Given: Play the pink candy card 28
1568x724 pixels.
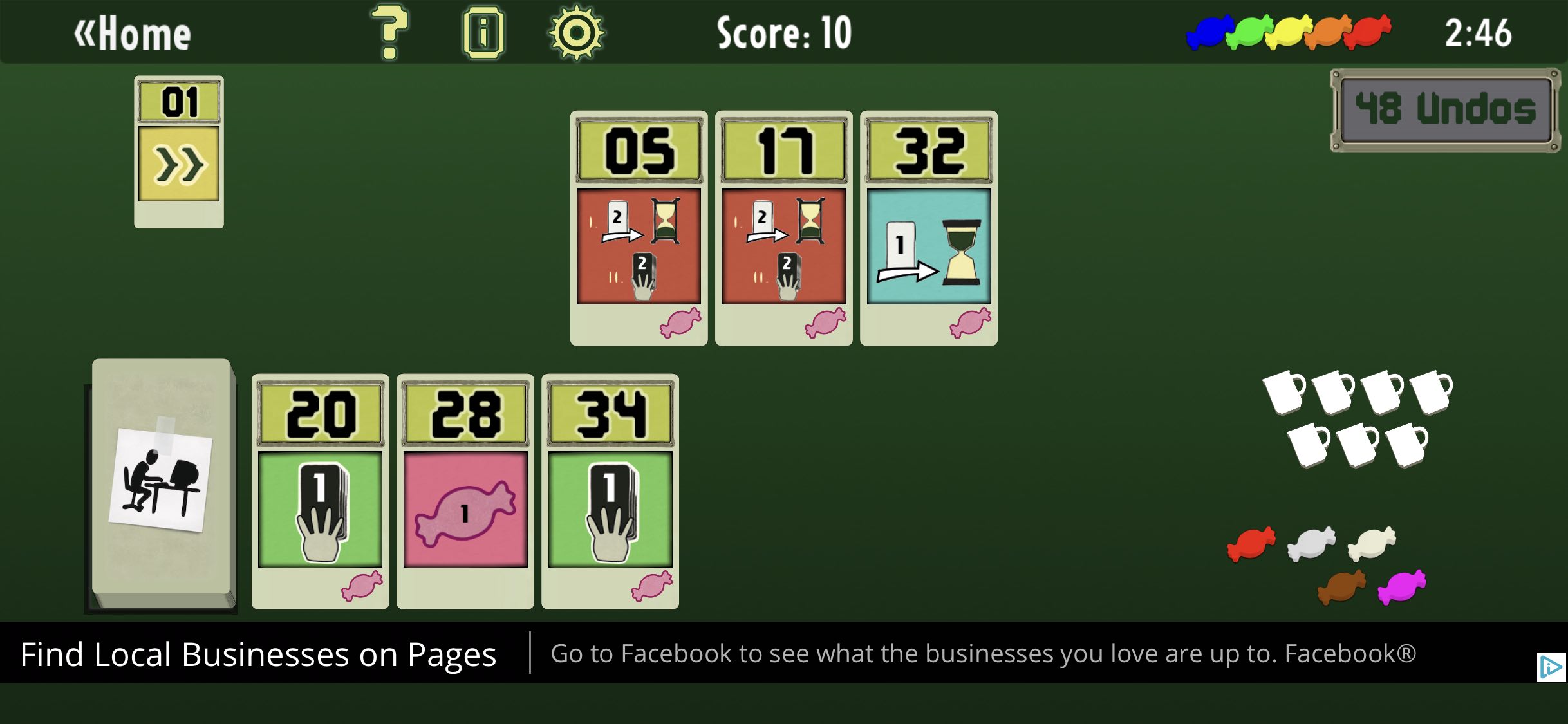Looking at the screenshot, I should pos(465,491).
